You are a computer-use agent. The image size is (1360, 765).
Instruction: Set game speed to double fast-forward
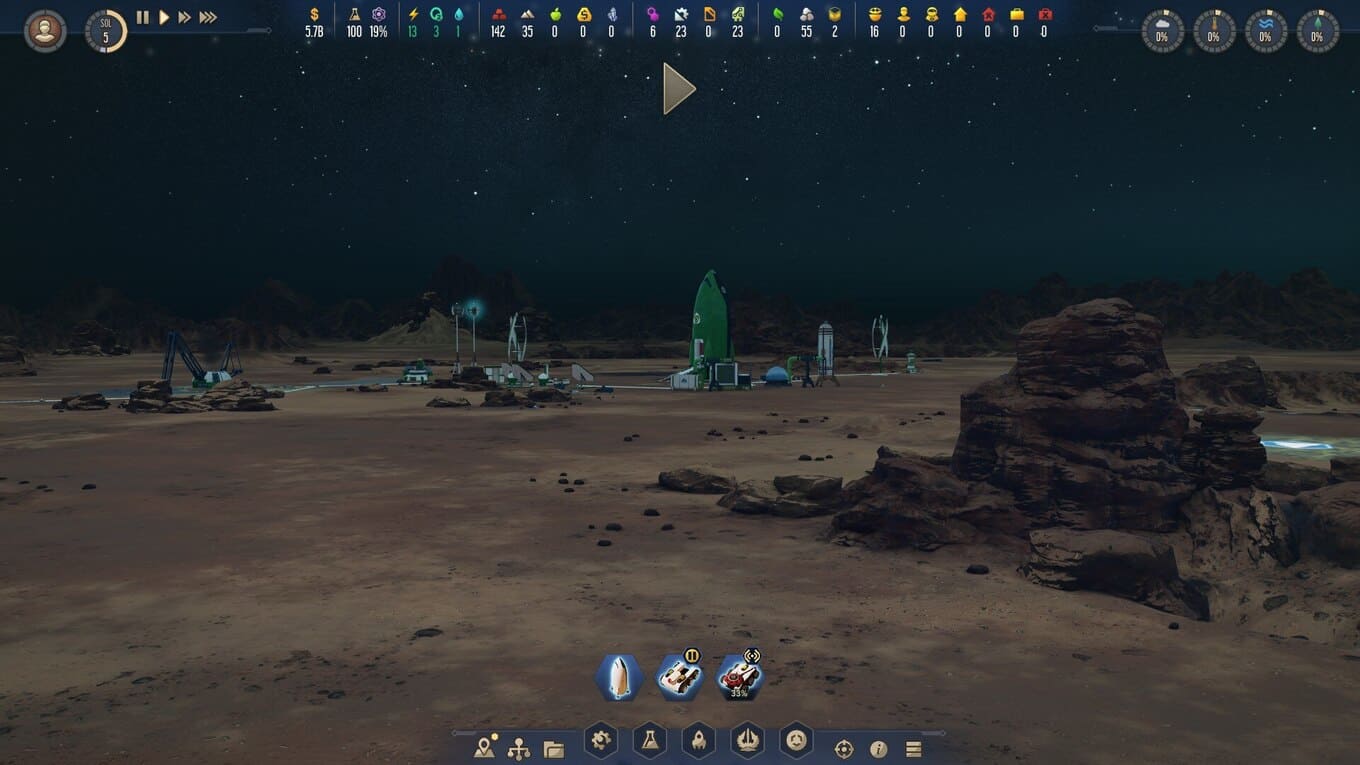point(184,17)
